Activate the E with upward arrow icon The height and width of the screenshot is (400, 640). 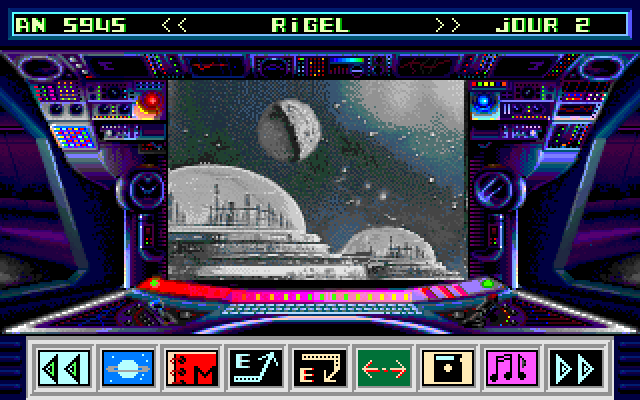coord(256,368)
